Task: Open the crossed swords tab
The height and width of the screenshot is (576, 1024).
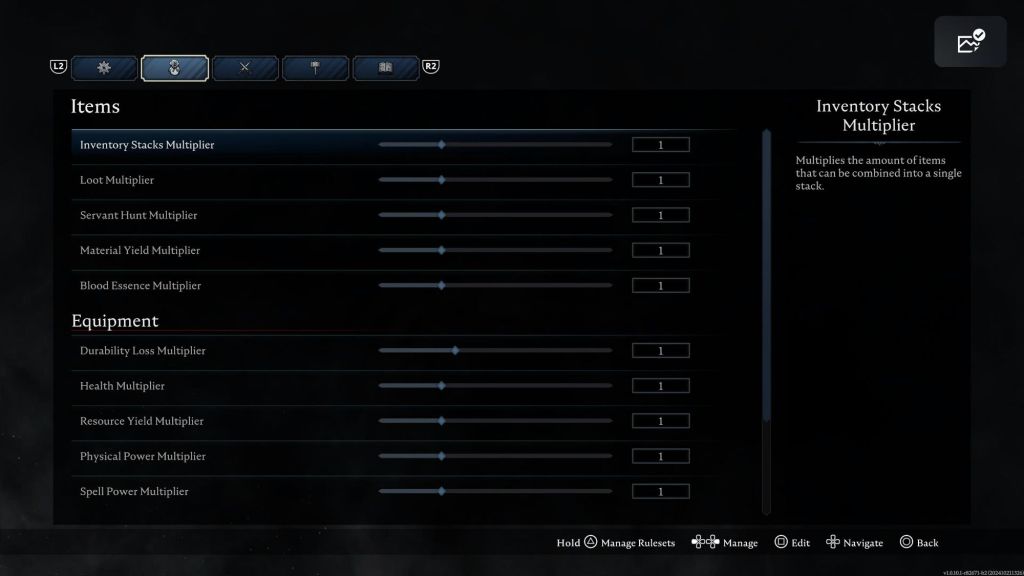Action: pos(245,68)
